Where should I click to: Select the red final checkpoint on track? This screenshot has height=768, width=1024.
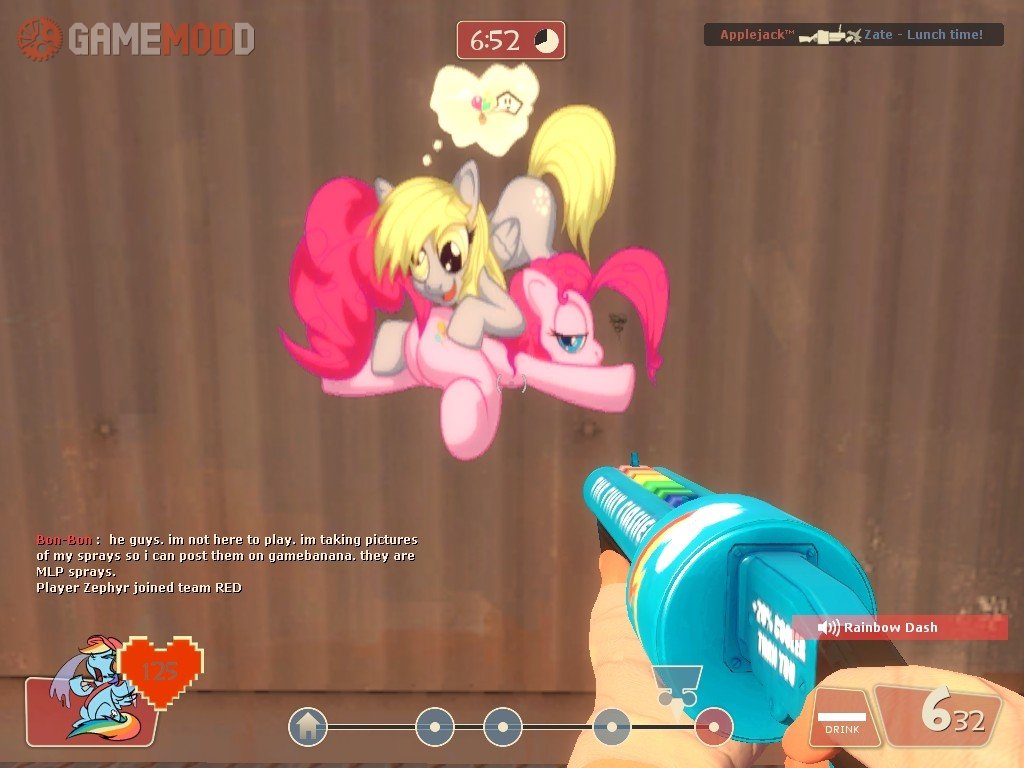tap(713, 727)
